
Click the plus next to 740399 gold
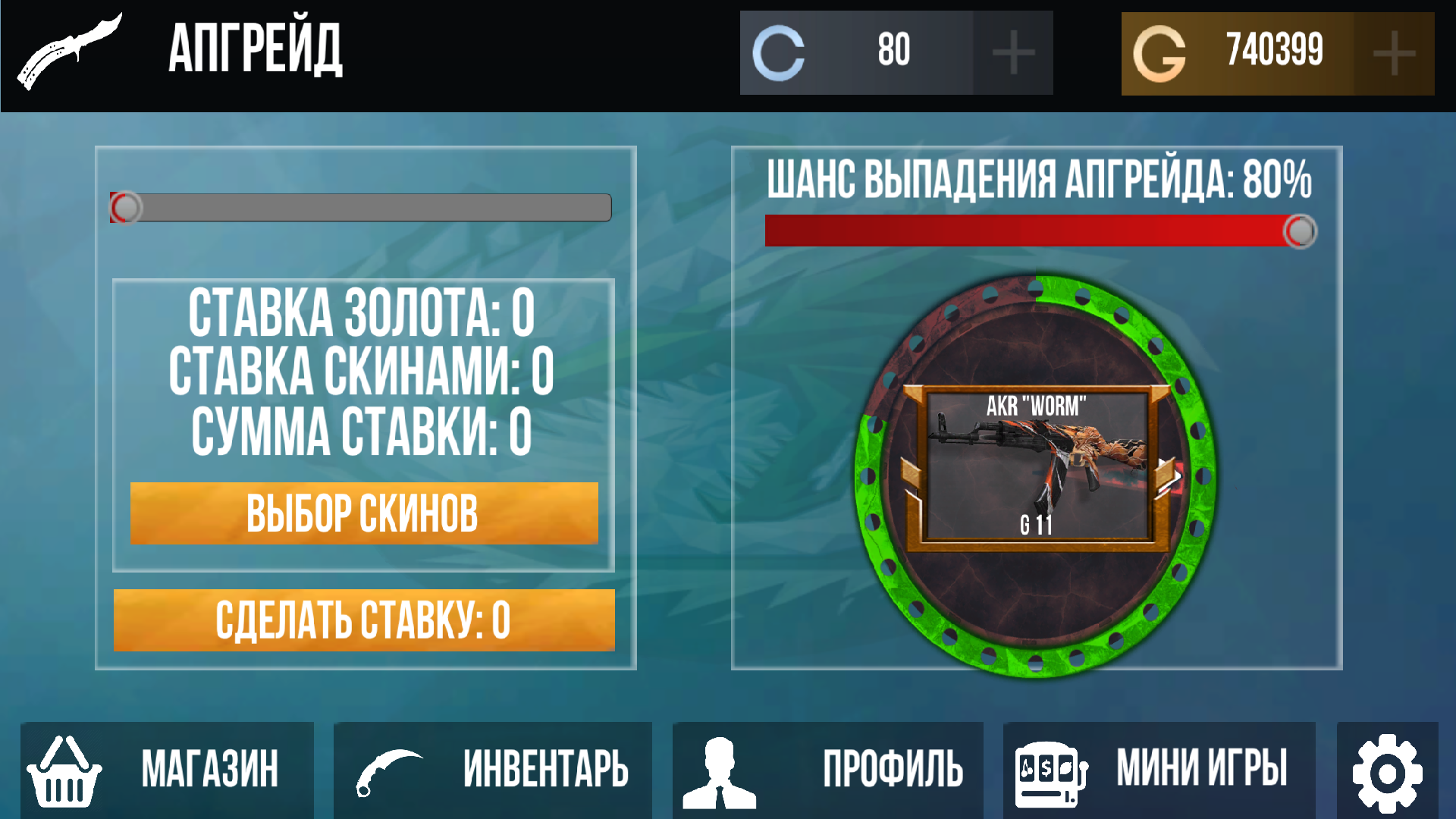tap(1395, 52)
